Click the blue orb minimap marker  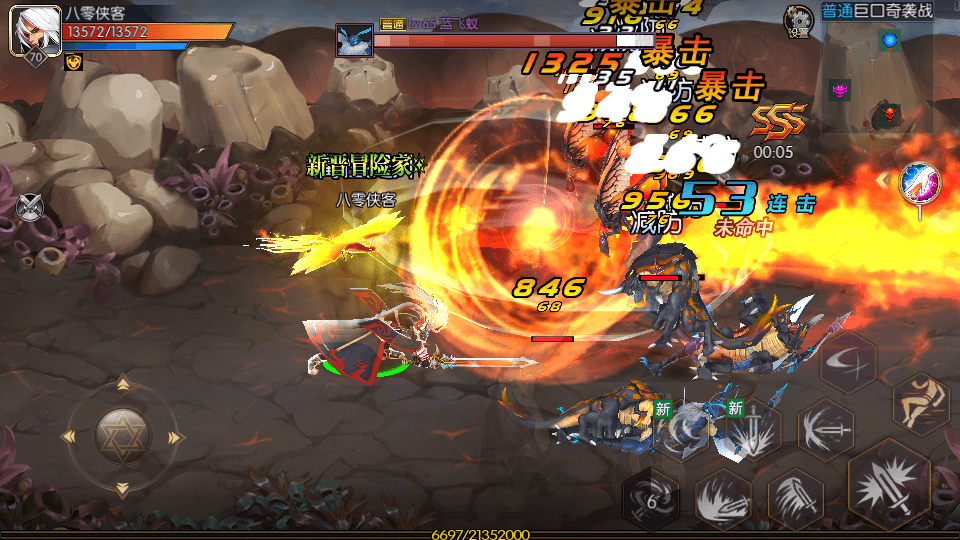click(888, 40)
